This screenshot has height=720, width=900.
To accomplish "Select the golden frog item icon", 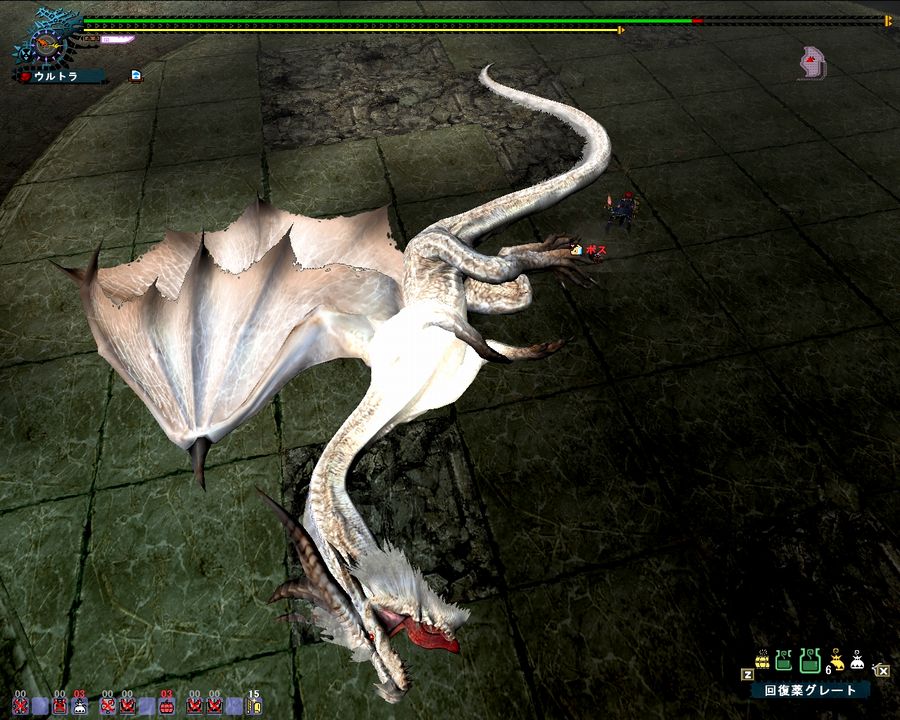I will [836, 662].
